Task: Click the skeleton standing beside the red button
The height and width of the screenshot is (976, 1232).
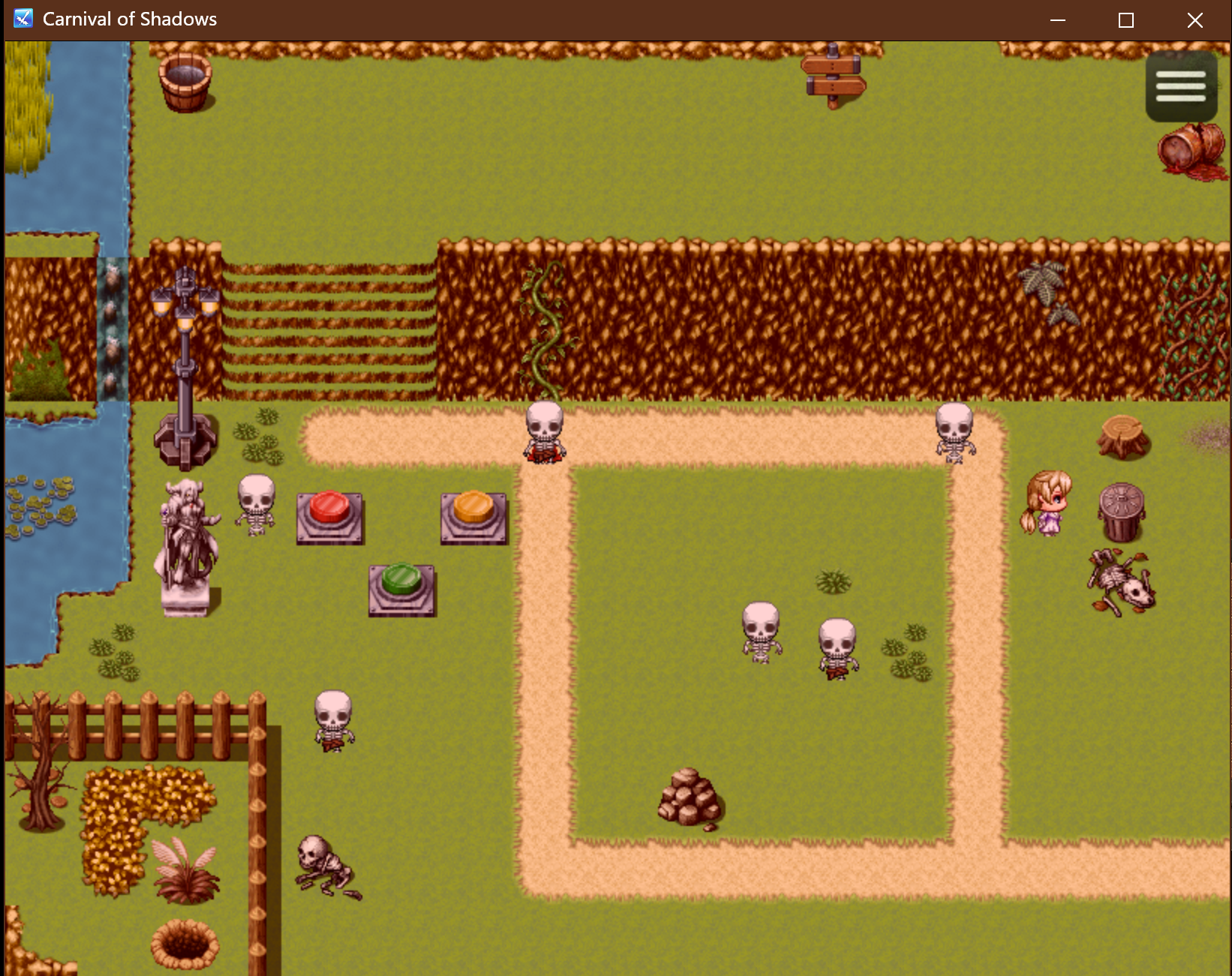Action: pos(255,506)
